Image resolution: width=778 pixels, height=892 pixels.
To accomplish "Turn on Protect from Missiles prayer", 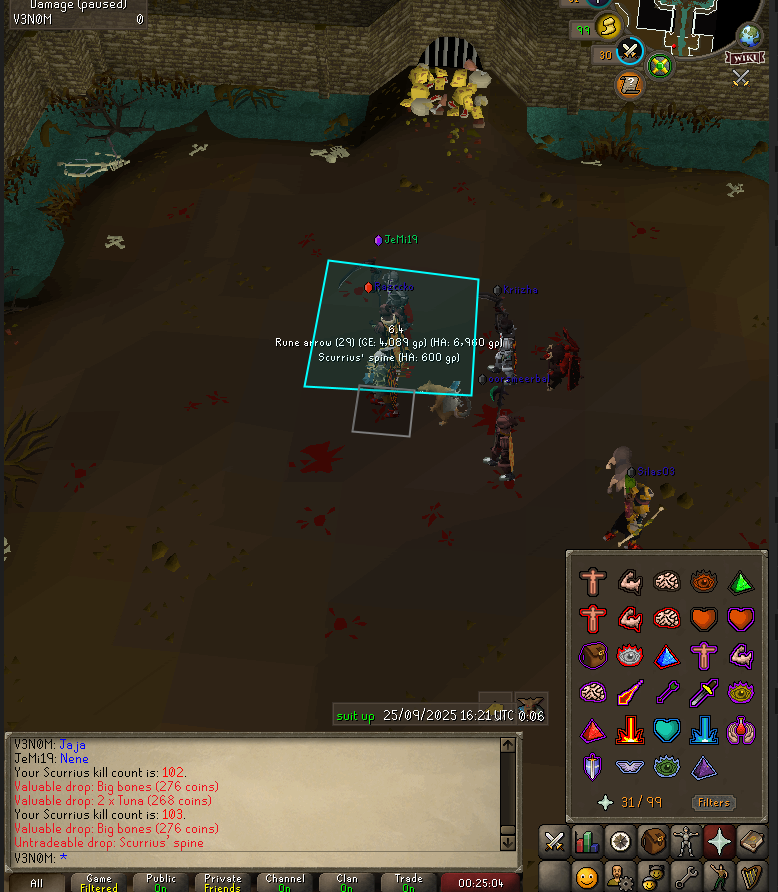I will point(667,693).
